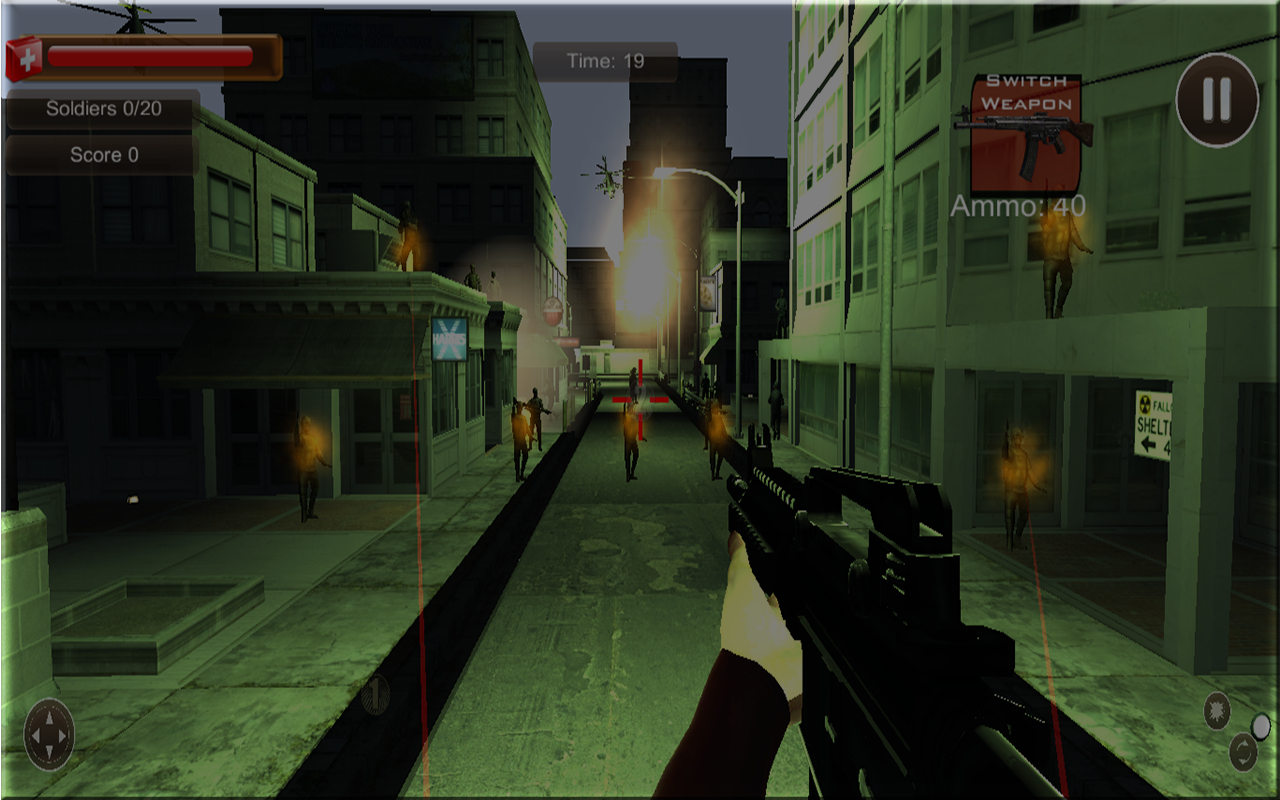
Task: Pause the game with the pause button
Action: point(1216,99)
